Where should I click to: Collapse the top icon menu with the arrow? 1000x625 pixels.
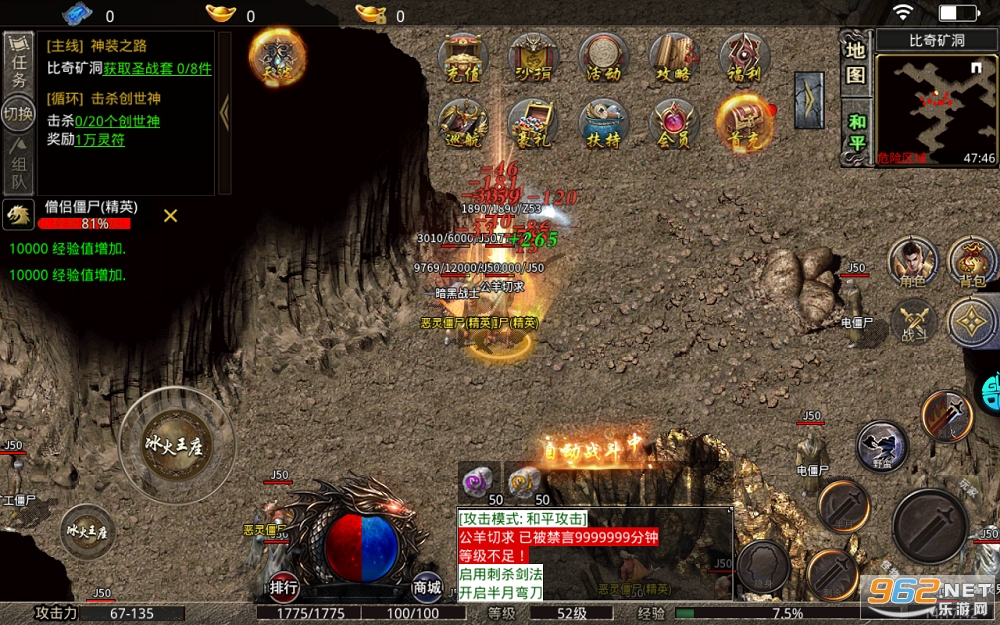tap(809, 100)
